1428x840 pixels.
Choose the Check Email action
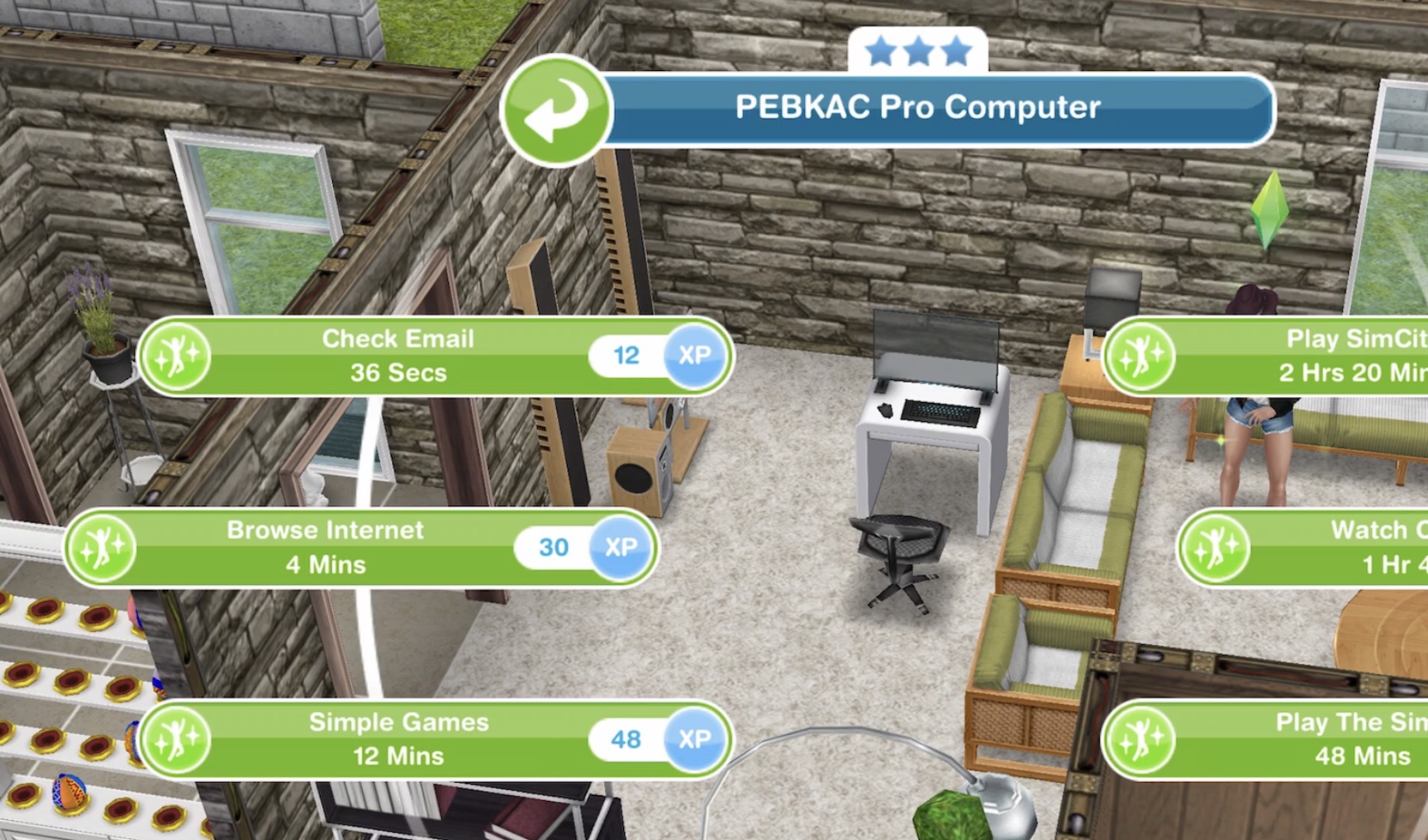click(398, 356)
